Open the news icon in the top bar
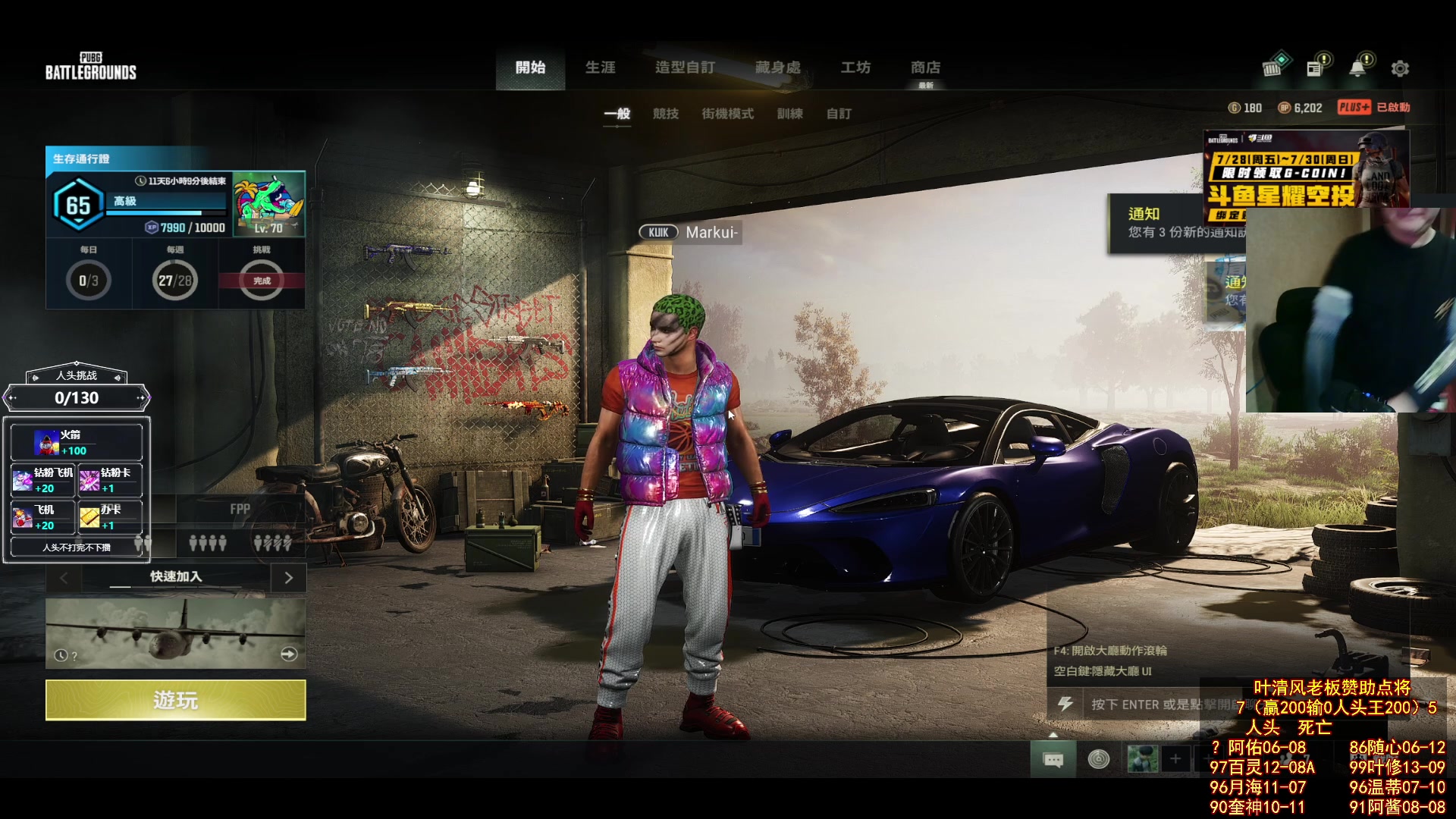 (x=1315, y=68)
